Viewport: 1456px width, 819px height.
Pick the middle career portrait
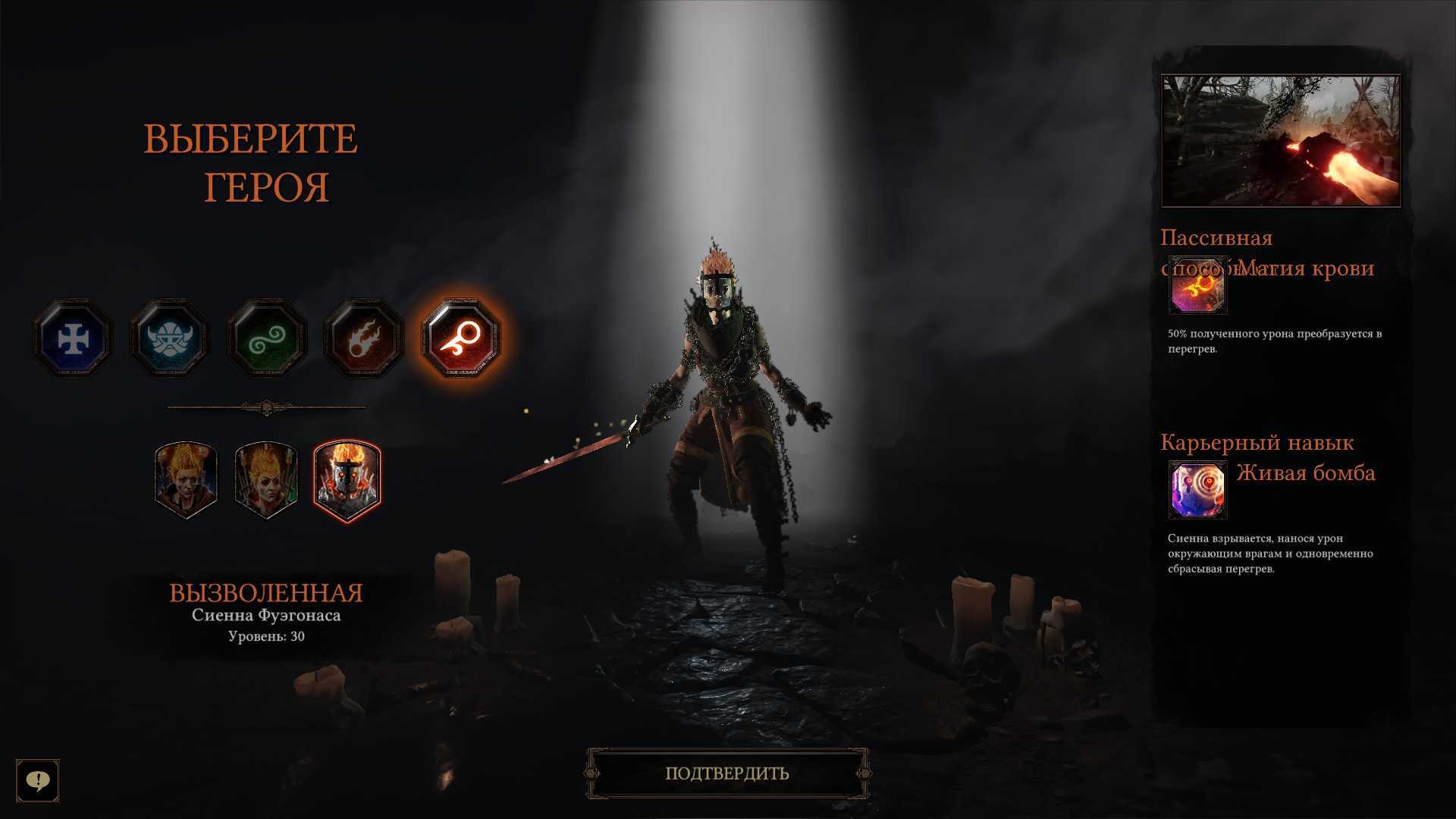coord(265,479)
